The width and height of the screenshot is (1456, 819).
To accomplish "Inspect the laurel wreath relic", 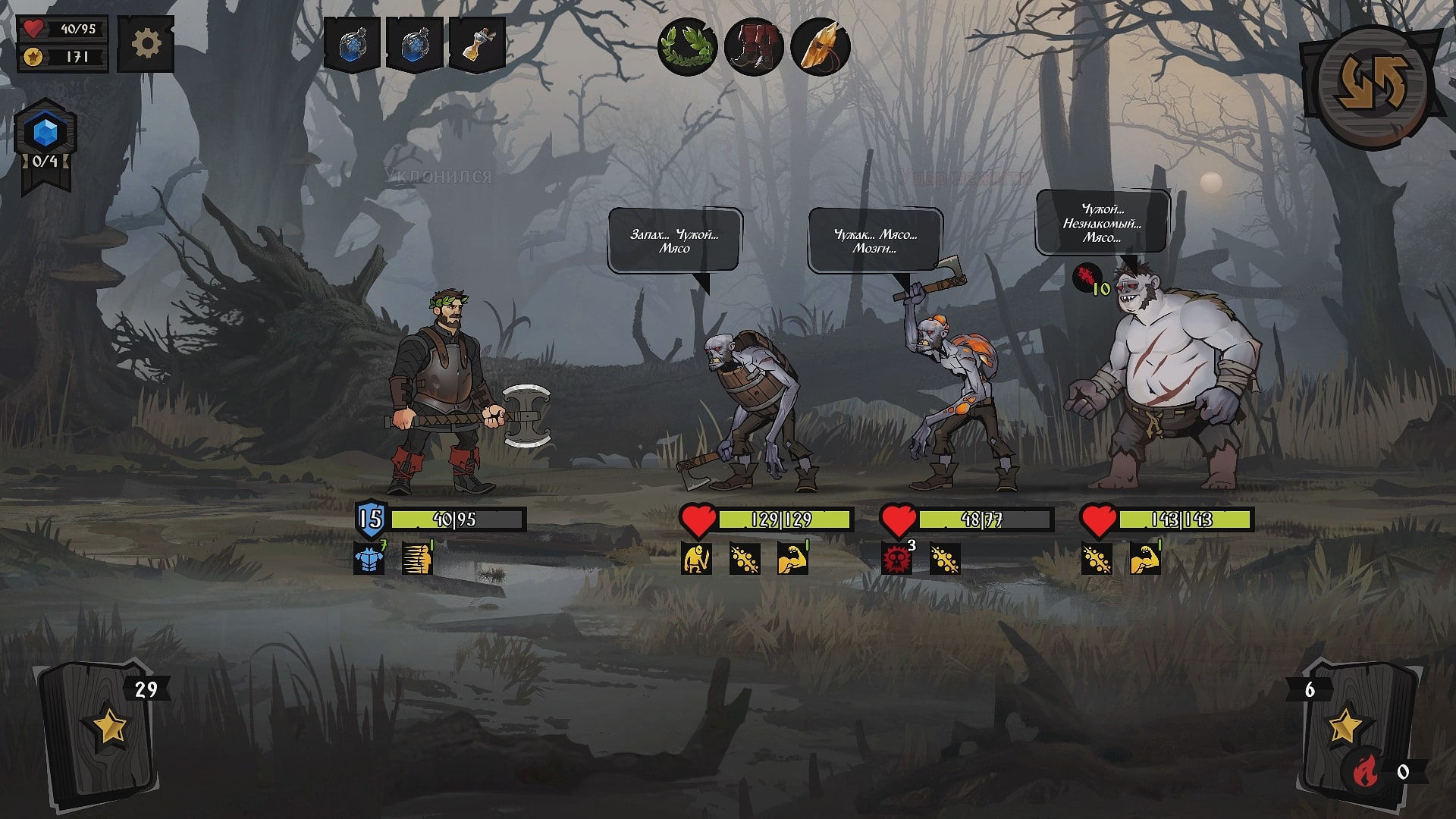I will click(x=687, y=47).
